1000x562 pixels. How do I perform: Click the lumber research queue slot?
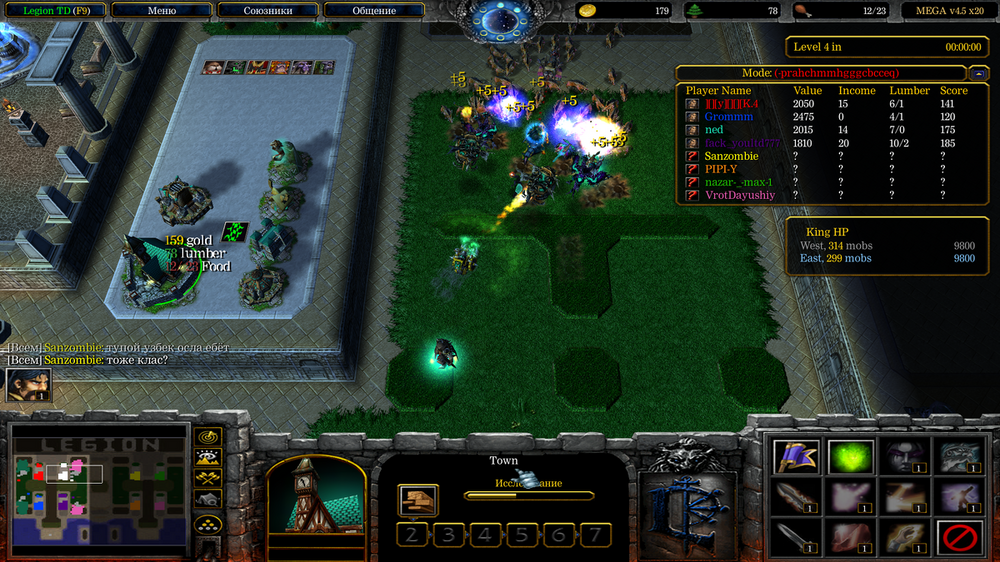418,499
